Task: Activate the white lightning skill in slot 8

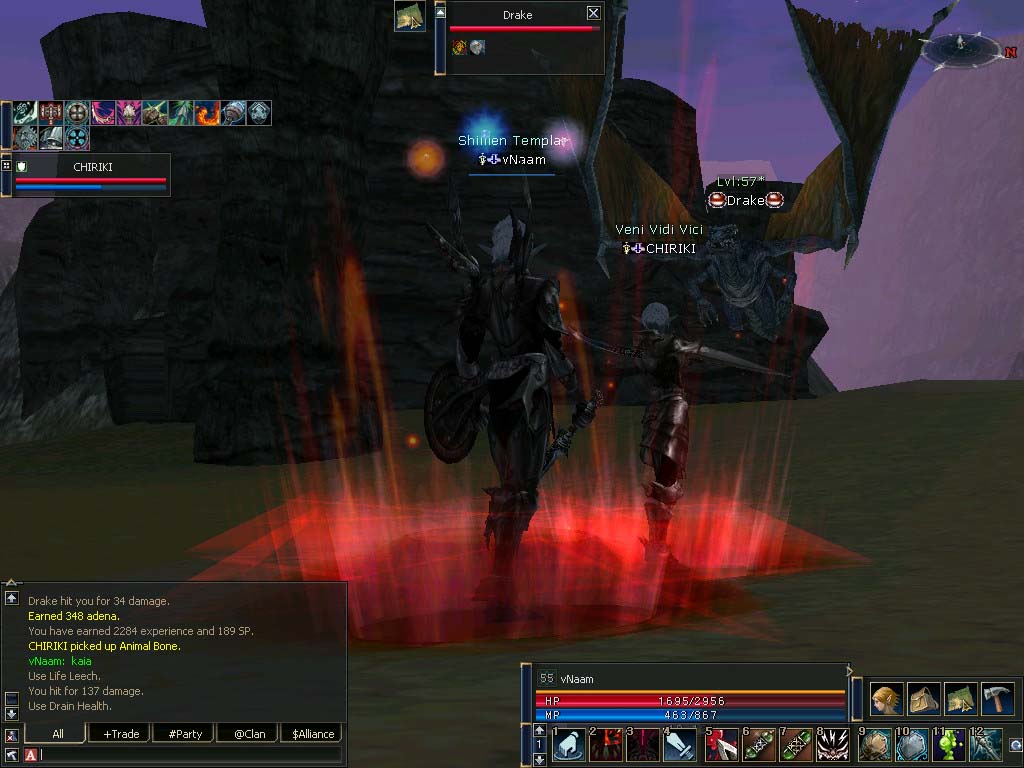Action: pos(833,746)
